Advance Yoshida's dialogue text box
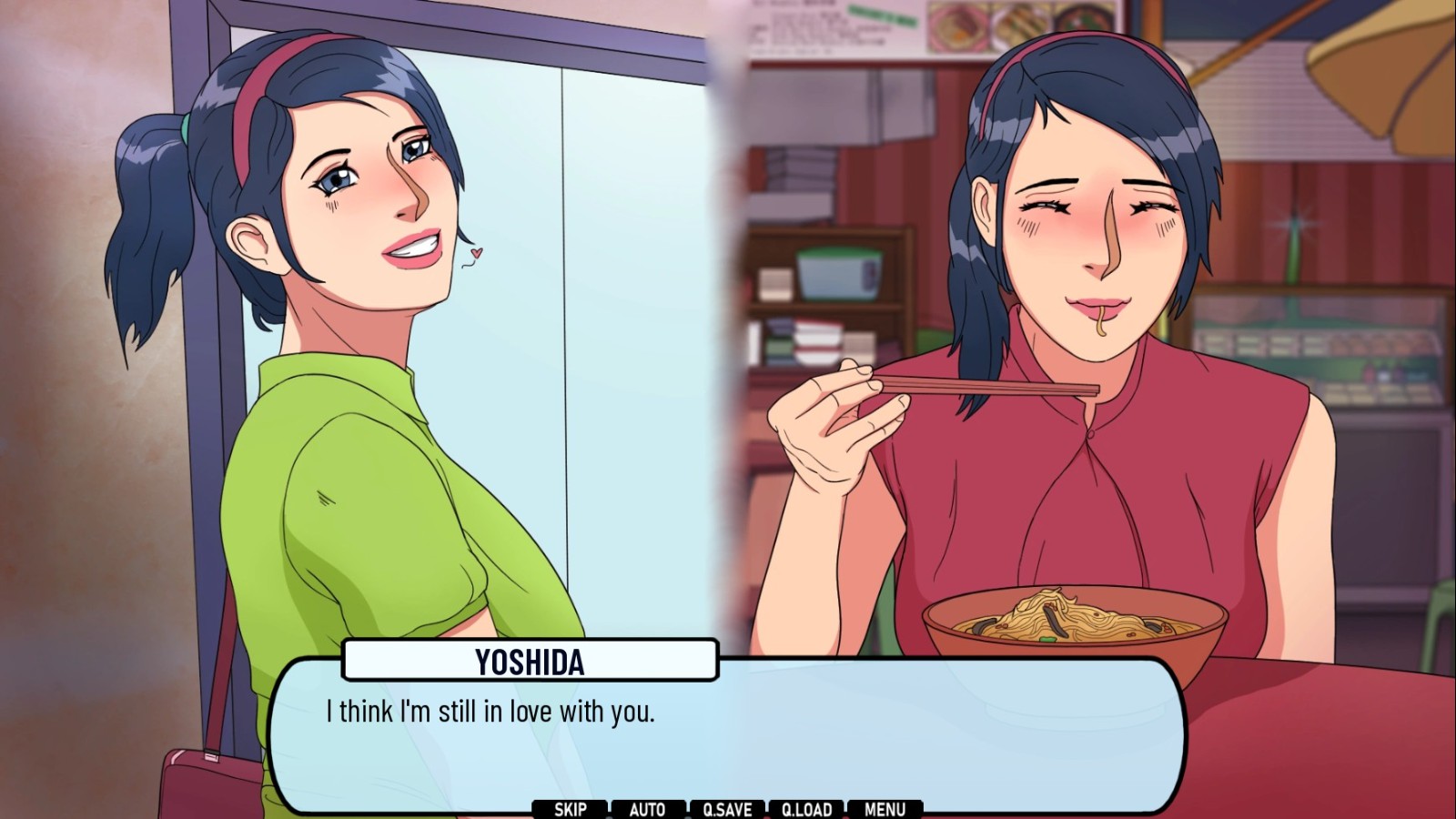1456x819 pixels. (x=726, y=737)
